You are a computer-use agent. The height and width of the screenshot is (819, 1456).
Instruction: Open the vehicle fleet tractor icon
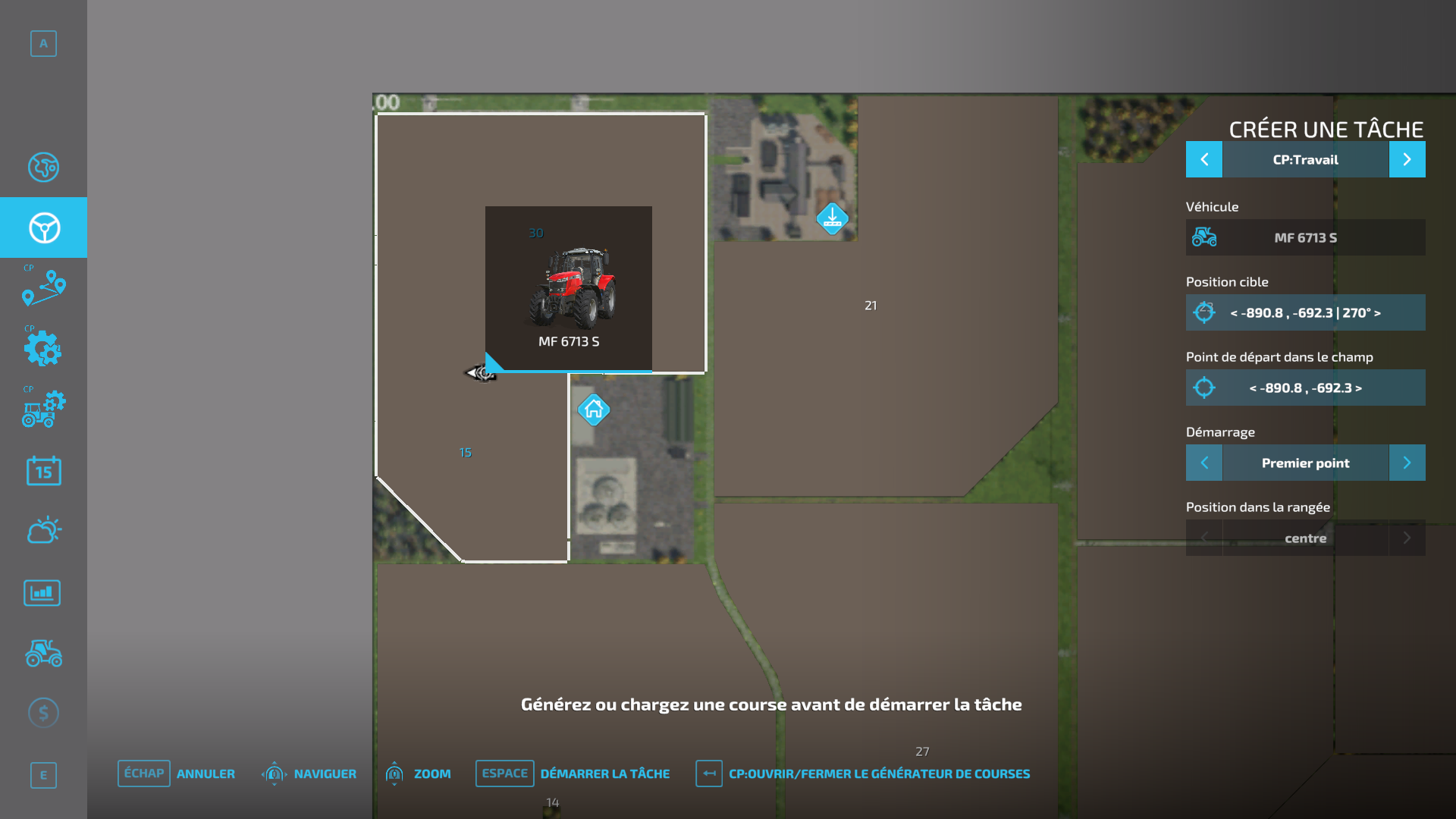tap(43, 654)
